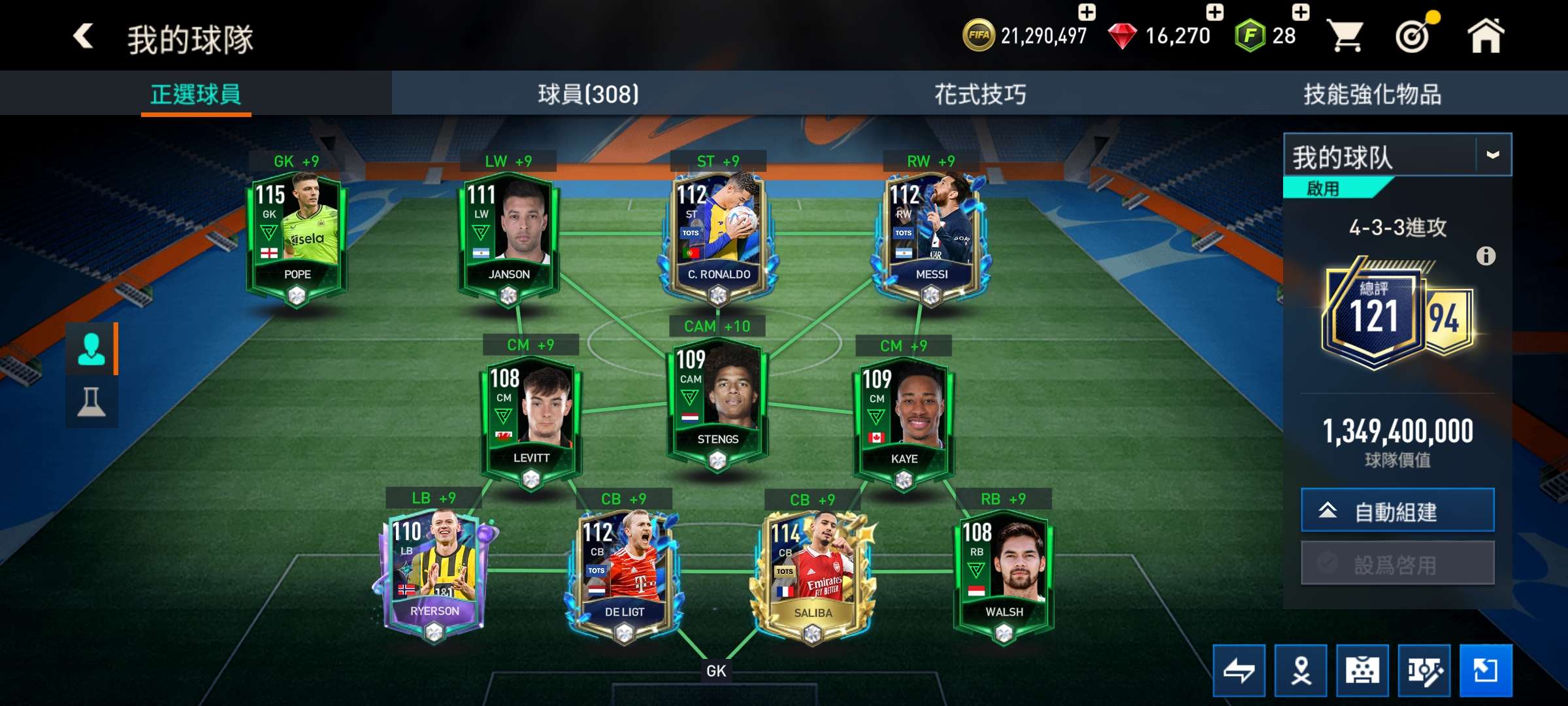Image resolution: width=1568 pixels, height=706 pixels.
Task: Open the swap players arrows button
Action: tap(1239, 671)
